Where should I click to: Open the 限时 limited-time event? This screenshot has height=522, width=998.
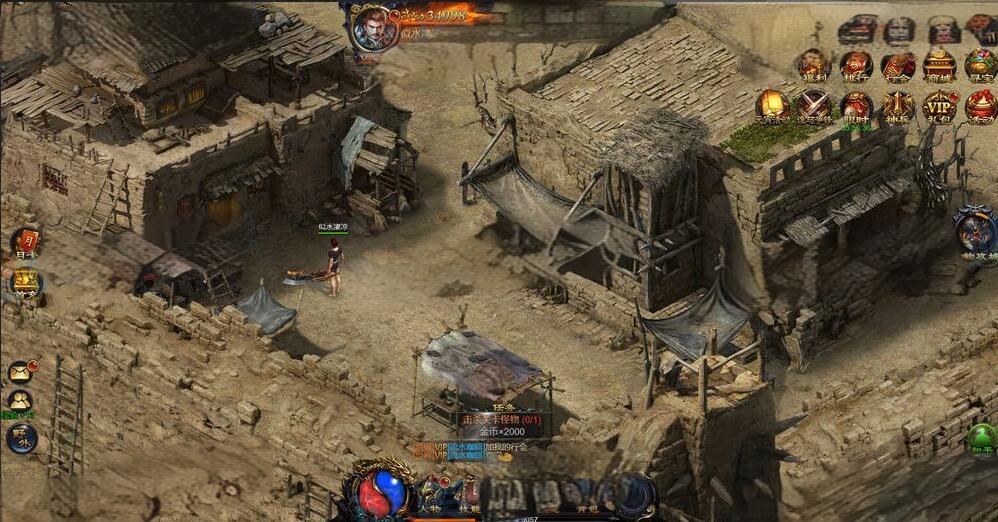(x=855, y=106)
